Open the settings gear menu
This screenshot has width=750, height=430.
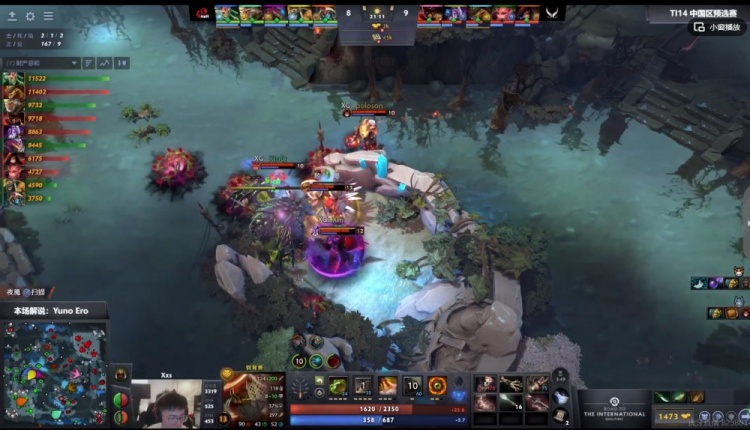coord(30,16)
